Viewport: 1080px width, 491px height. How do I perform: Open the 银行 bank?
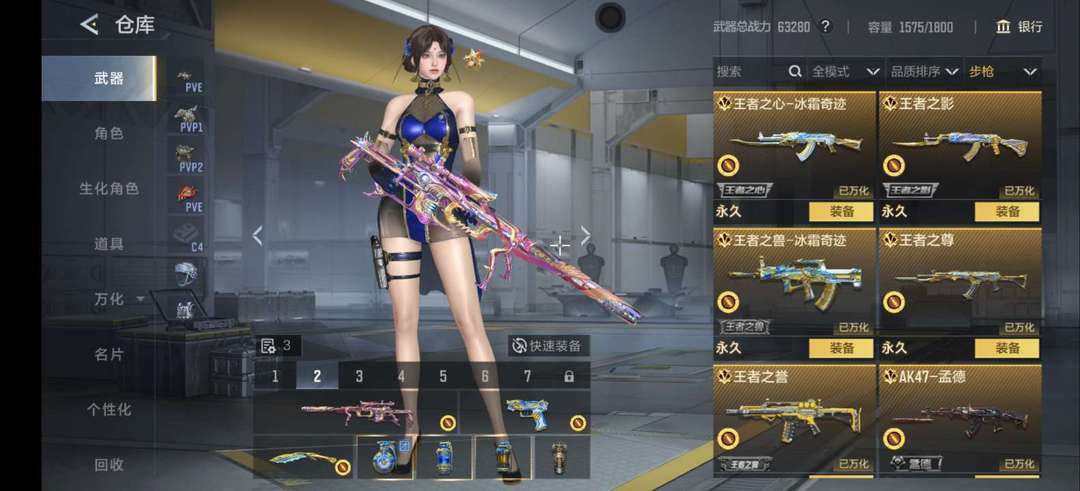coord(1019,27)
